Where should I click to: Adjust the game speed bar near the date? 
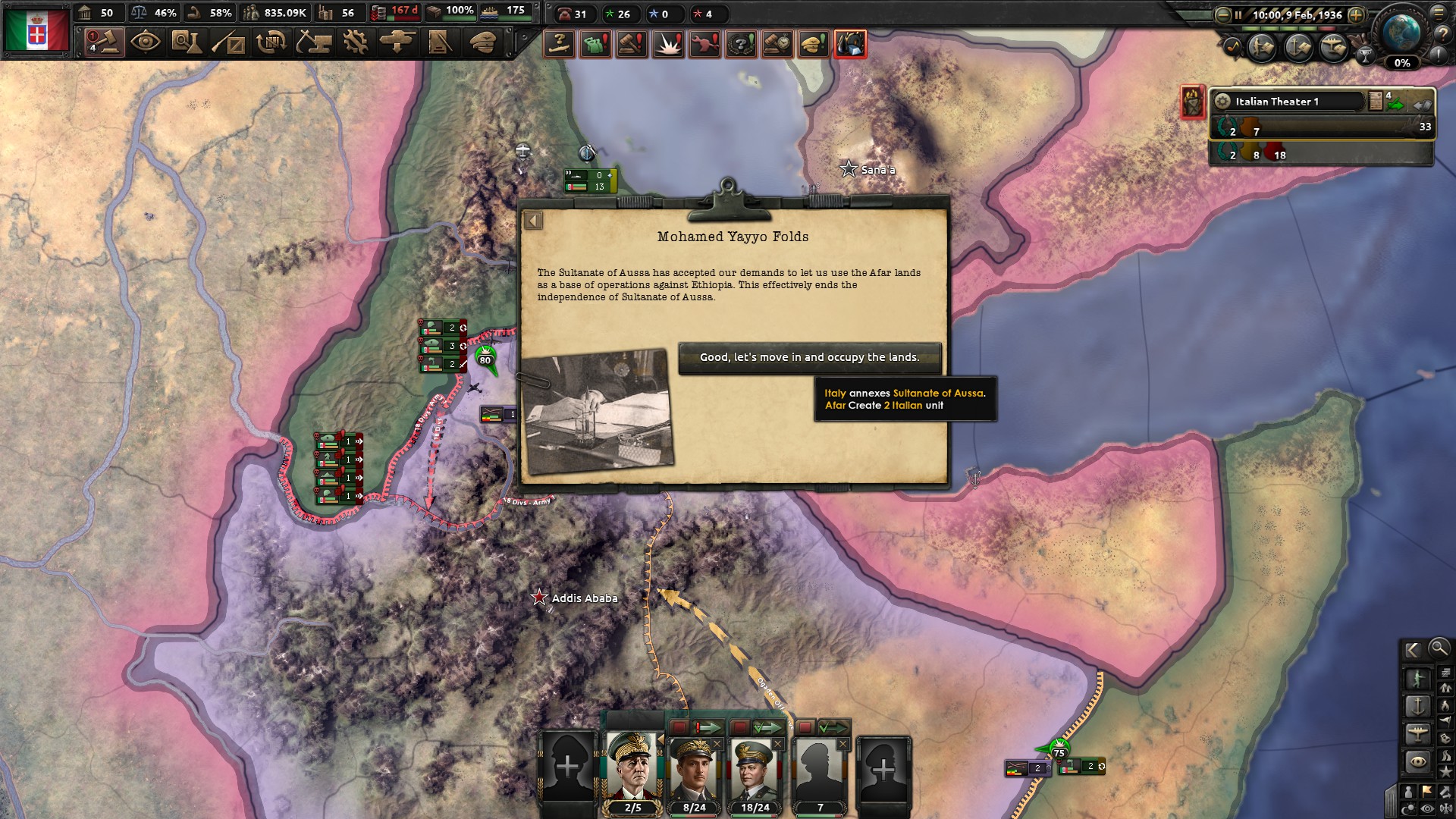[x=1289, y=29]
